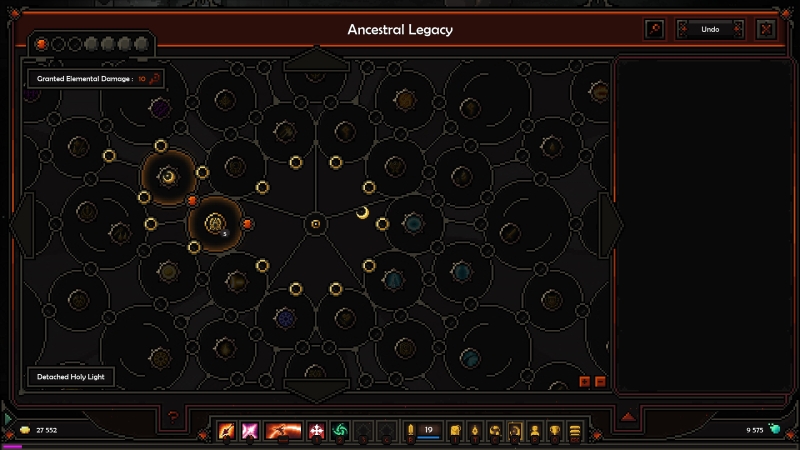Image resolution: width=800 pixels, height=450 pixels.
Task: Activate the first orange slash skill
Action: [x=227, y=431]
